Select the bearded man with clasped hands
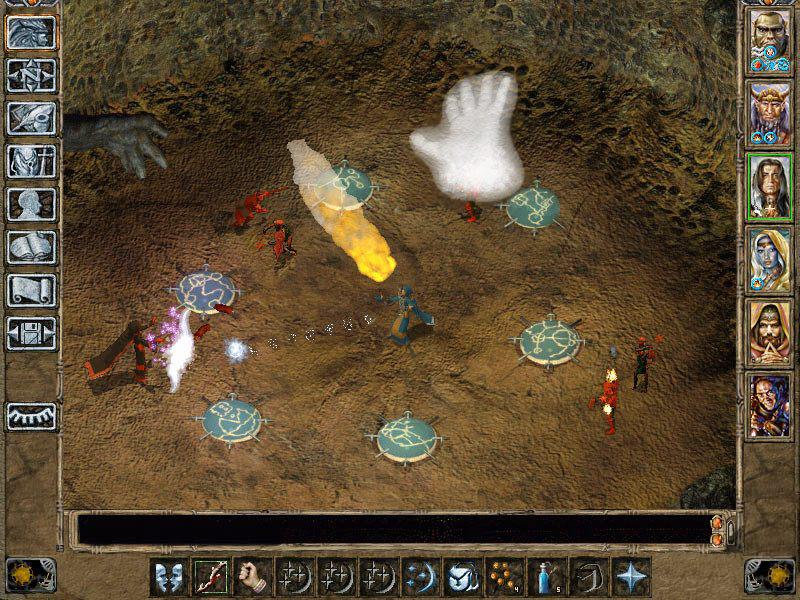Screen dimensions: 800x600 (769, 331)
